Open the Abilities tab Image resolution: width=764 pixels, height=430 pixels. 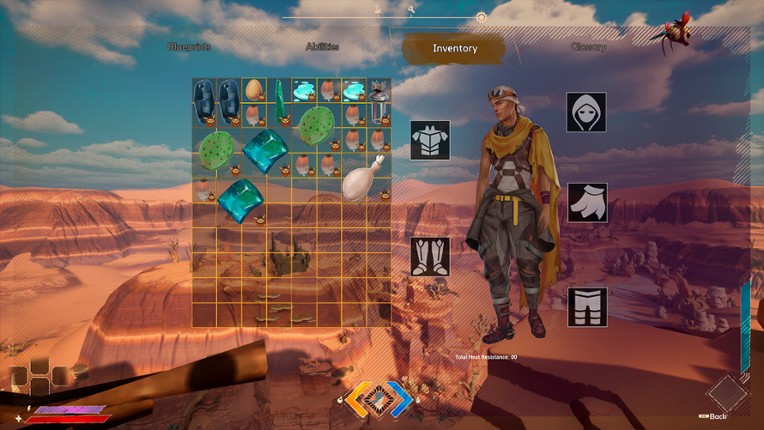pos(322,47)
